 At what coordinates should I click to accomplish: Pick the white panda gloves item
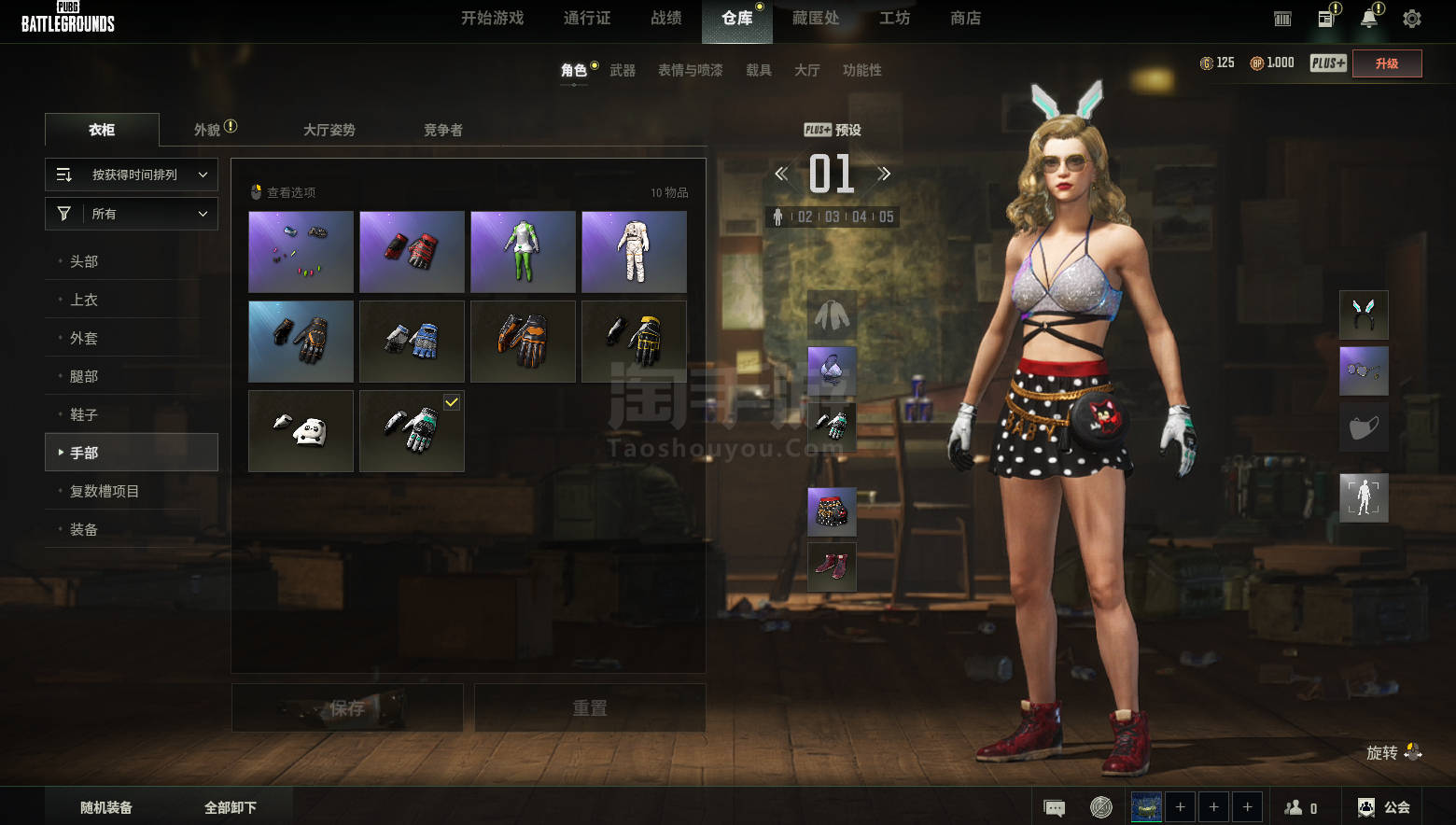click(301, 431)
